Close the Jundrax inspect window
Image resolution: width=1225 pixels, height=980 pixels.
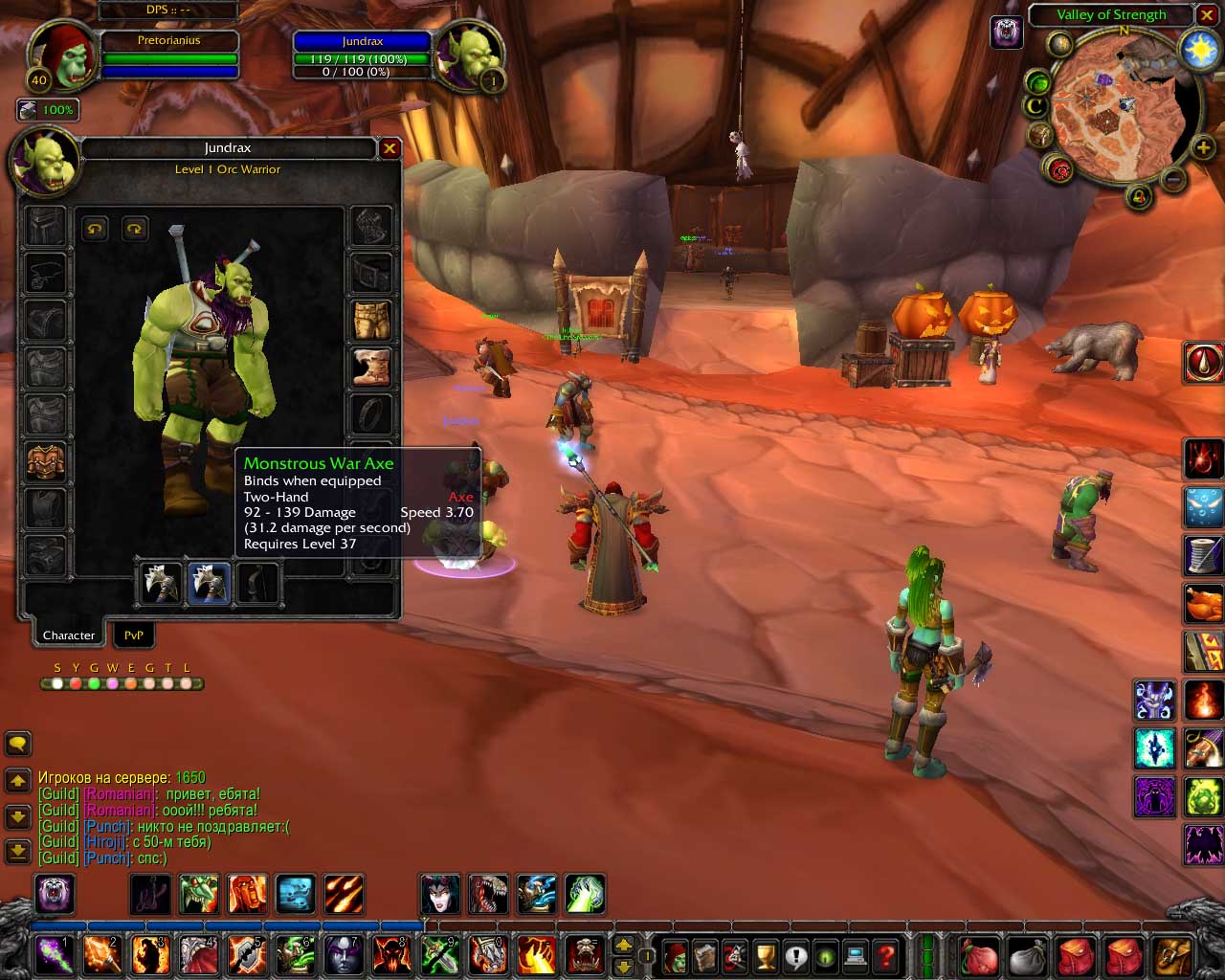coord(390,148)
